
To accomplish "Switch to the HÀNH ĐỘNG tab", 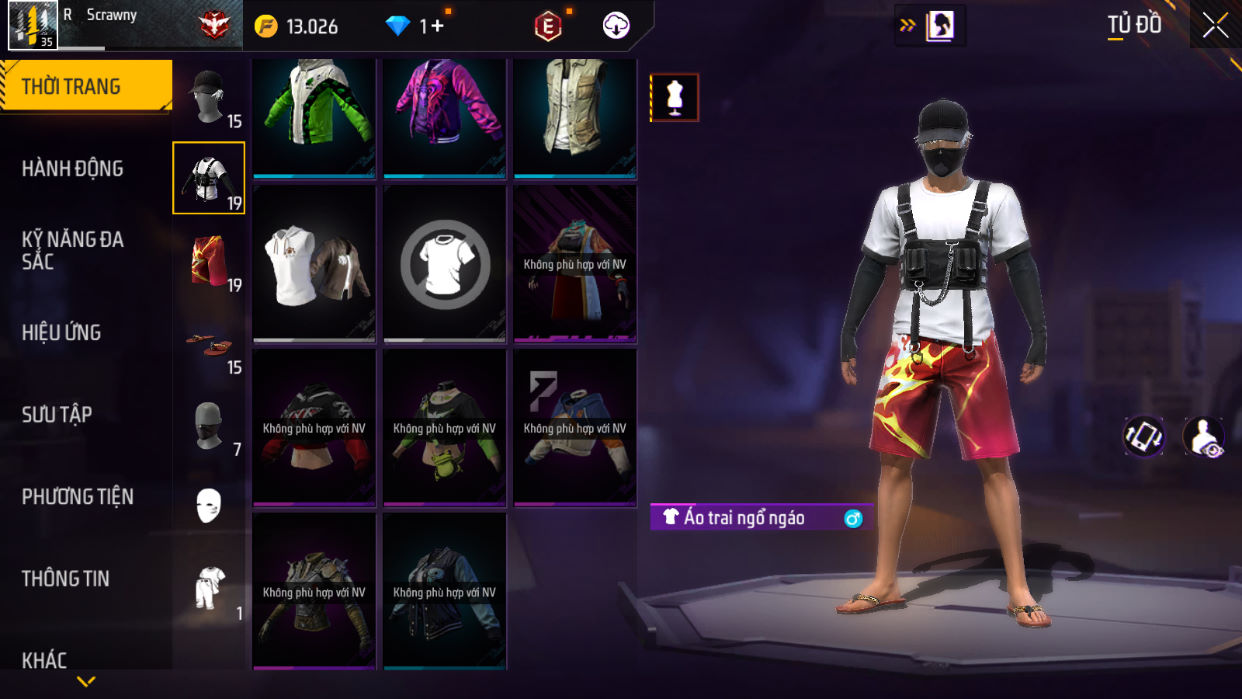I will click(x=73, y=168).
